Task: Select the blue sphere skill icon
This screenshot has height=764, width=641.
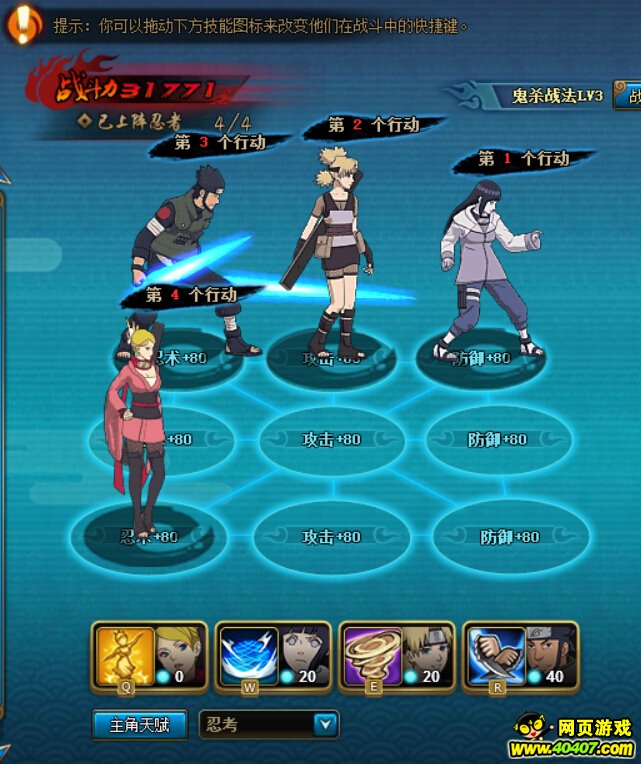Action: 248,655
